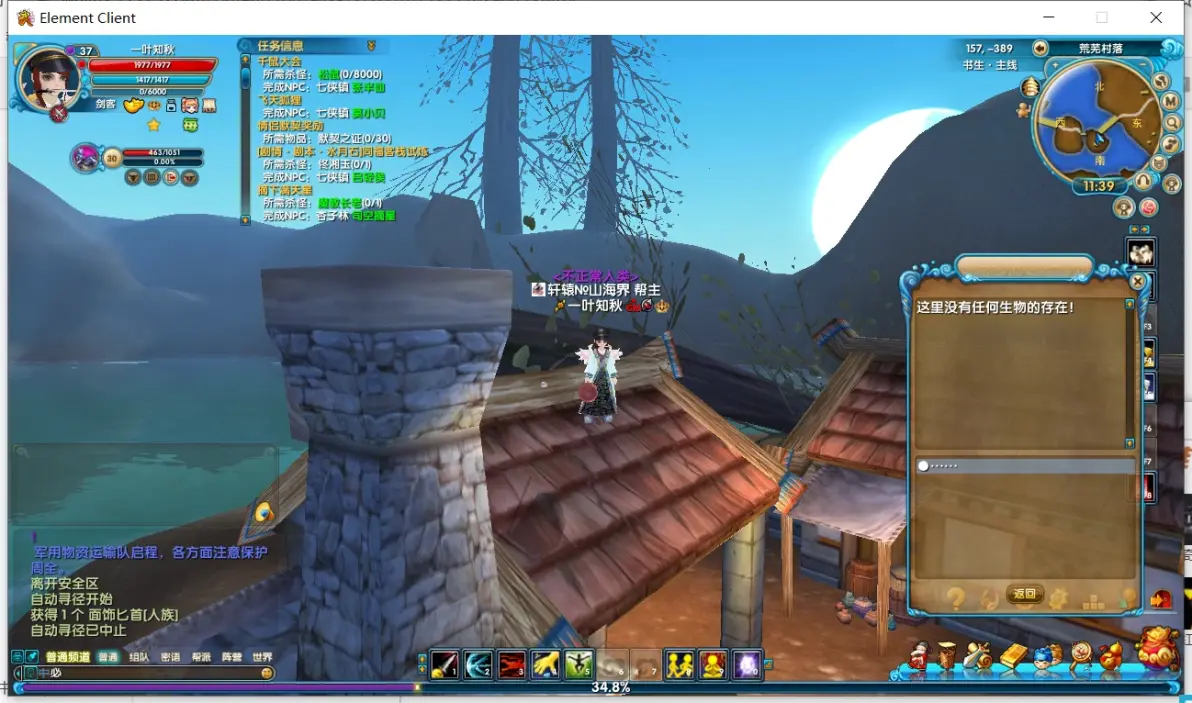This screenshot has height=703, width=1192.
Task: Switch chat to the 世界 channel
Action: click(262, 657)
